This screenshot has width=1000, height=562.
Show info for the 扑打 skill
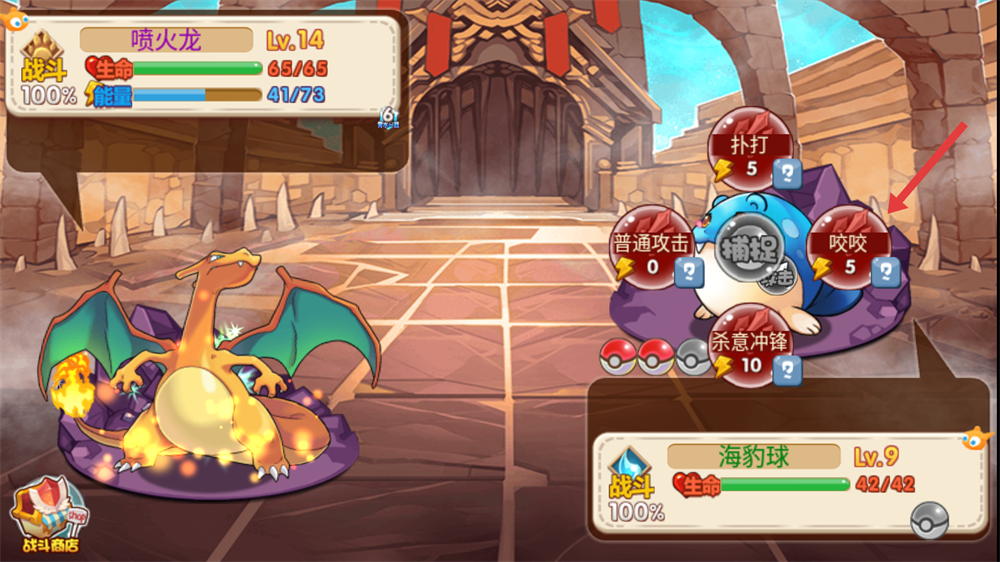pyautogui.click(x=789, y=172)
